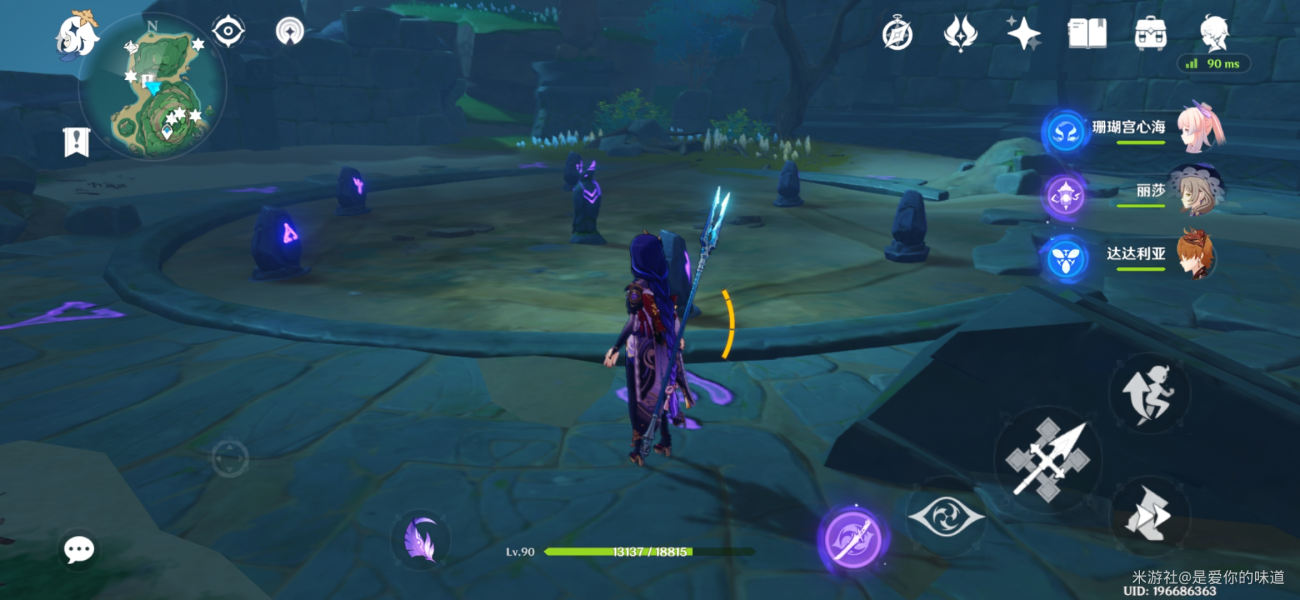The image size is (1300, 600).
Task: Open the character profile icon
Action: pyautogui.click(x=1214, y=32)
